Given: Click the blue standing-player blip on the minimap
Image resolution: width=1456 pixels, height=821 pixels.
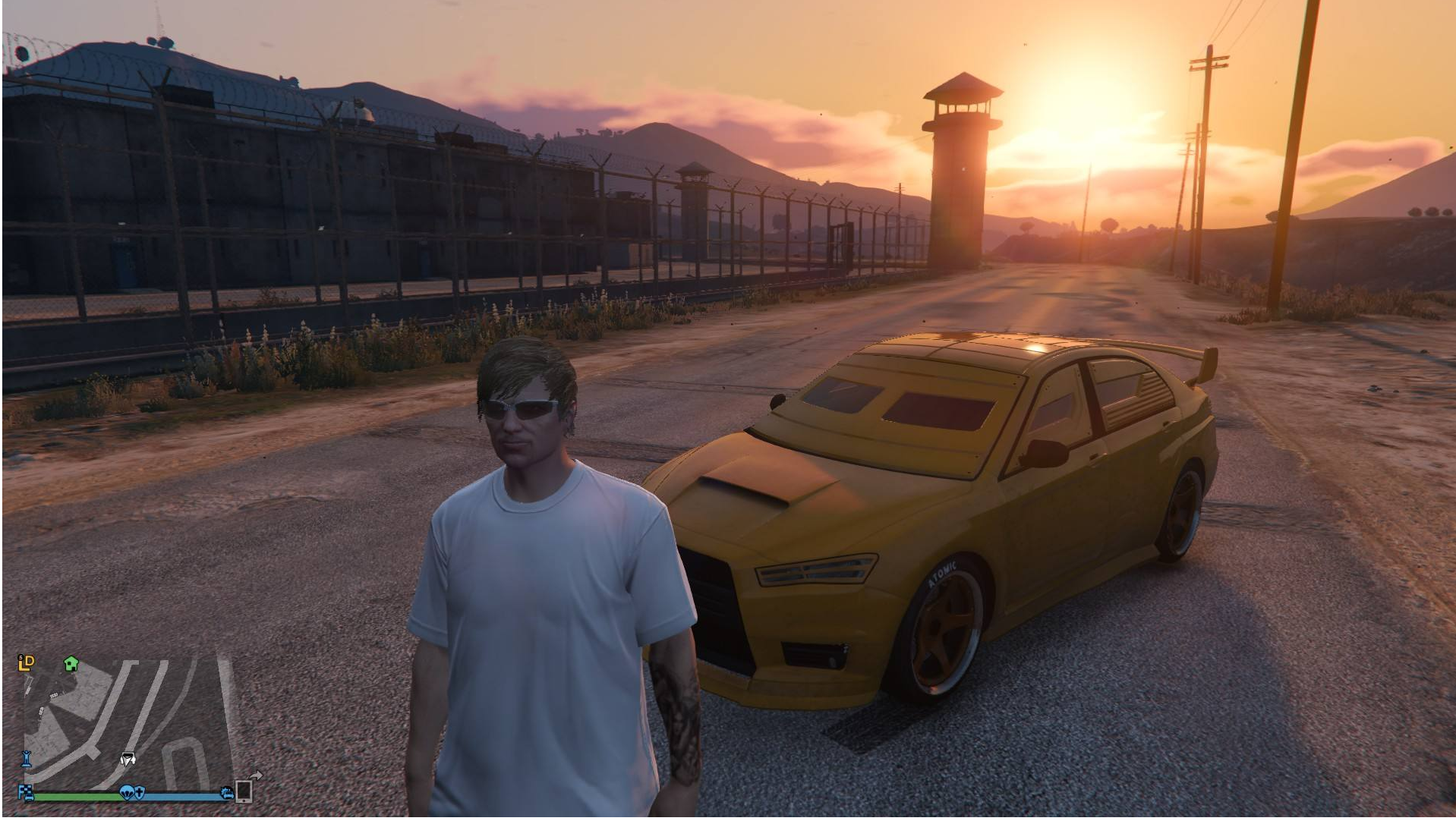Looking at the screenshot, I should pos(26,760).
